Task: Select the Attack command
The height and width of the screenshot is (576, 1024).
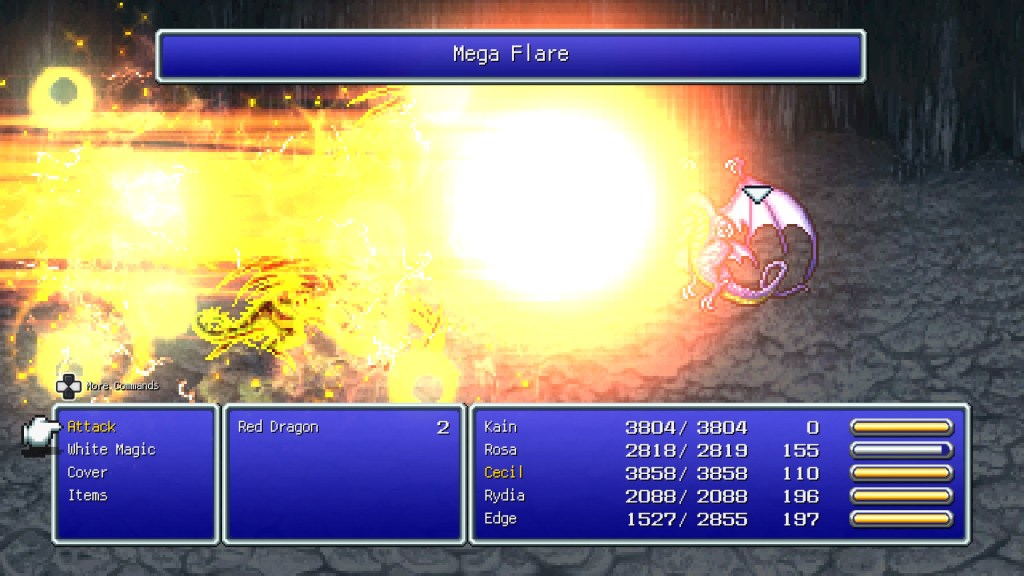Action: point(92,427)
